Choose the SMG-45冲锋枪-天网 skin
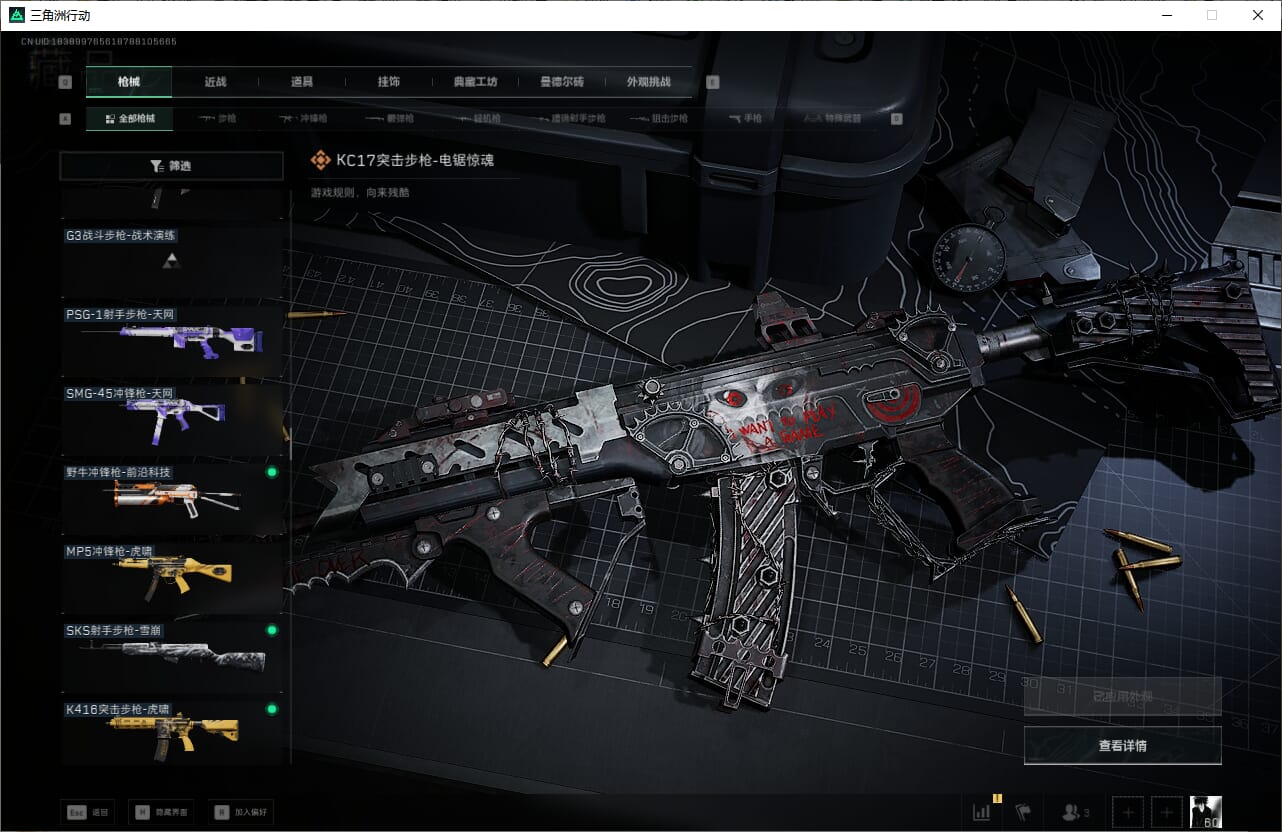Screen dimensions: 1282x832 pyautogui.click(x=172, y=418)
